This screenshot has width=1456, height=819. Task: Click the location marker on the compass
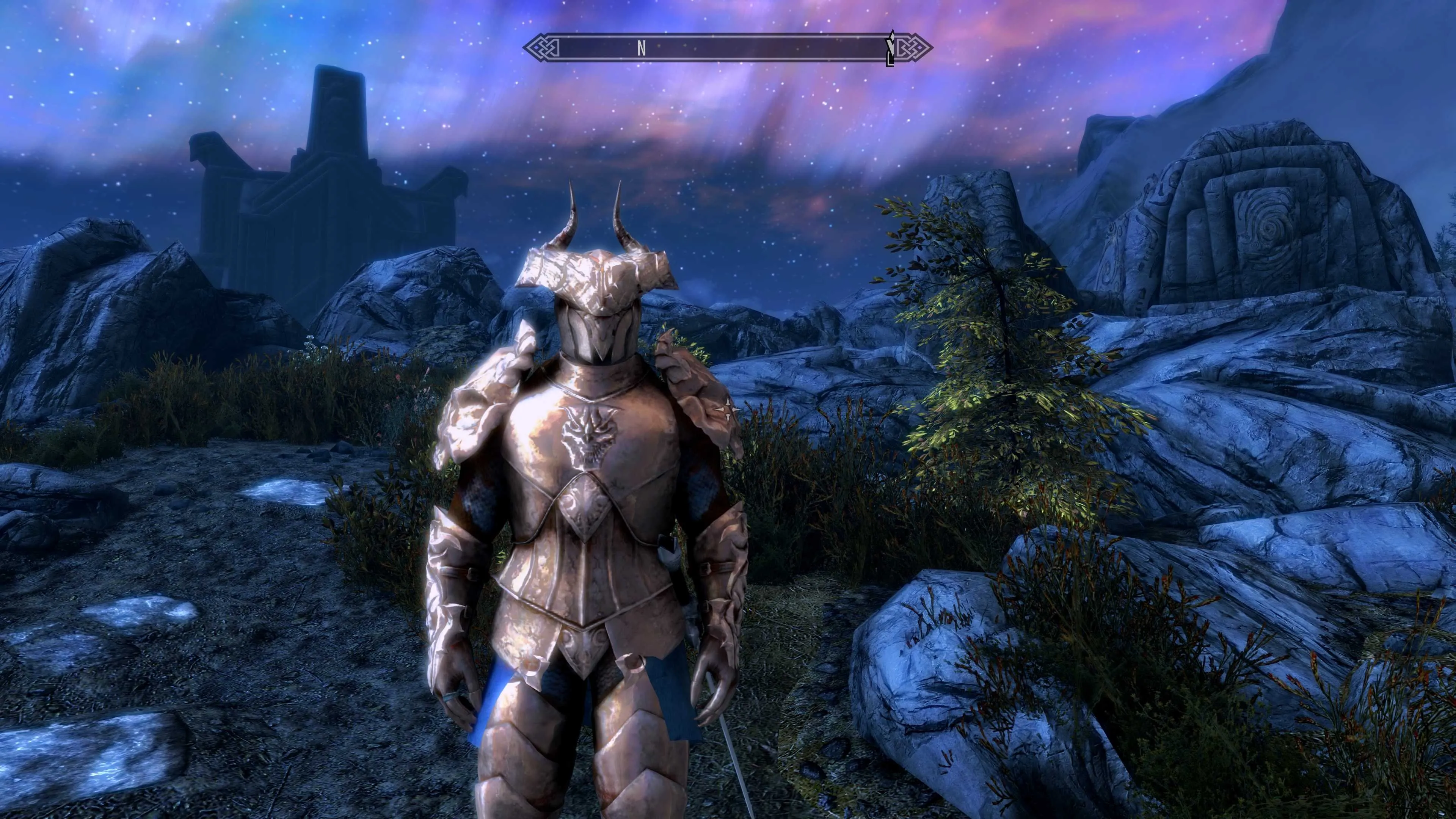click(890, 49)
